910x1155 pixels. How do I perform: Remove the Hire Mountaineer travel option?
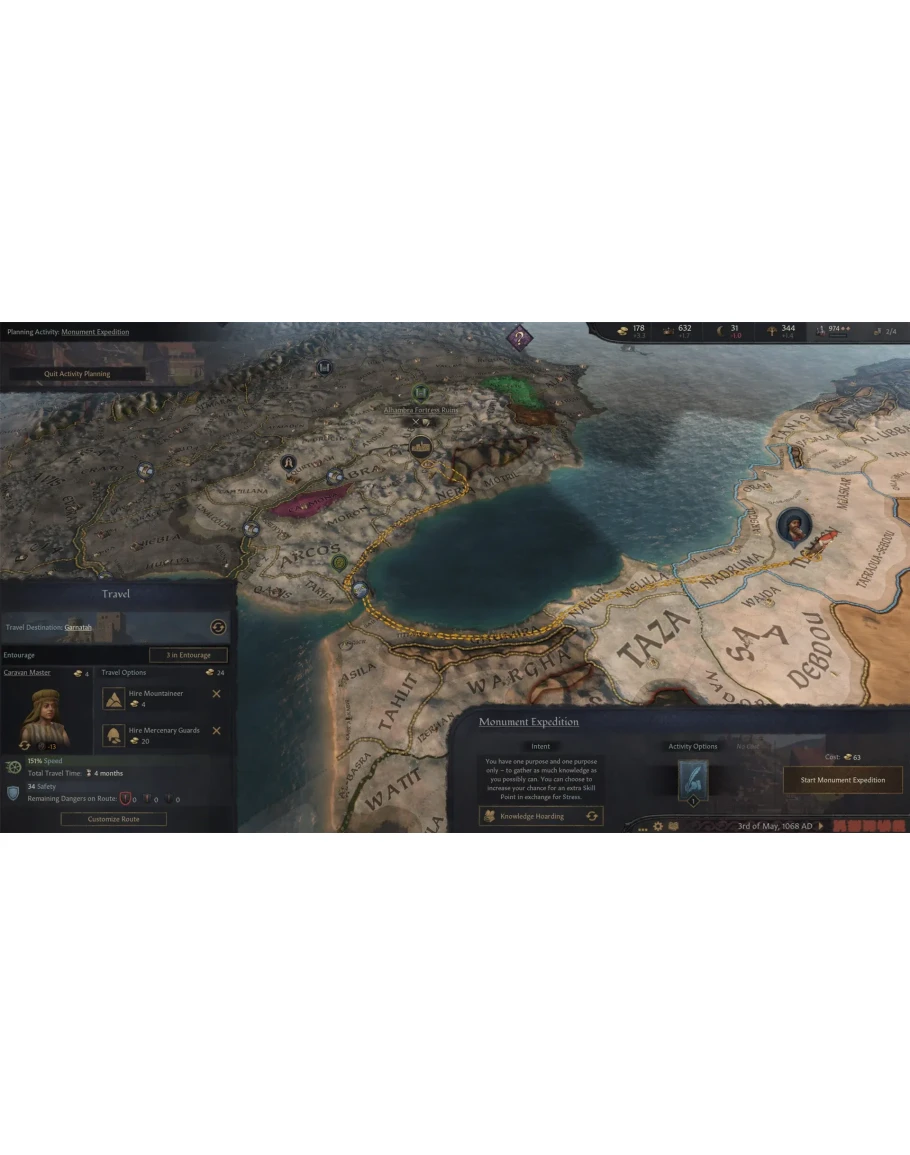point(216,694)
